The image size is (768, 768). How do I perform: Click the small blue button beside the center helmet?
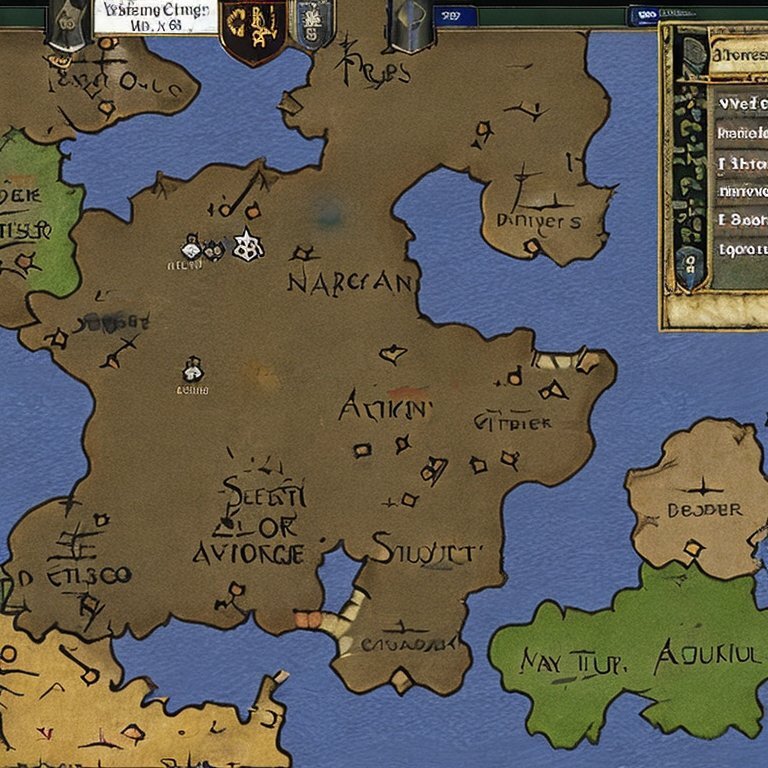pos(457,16)
